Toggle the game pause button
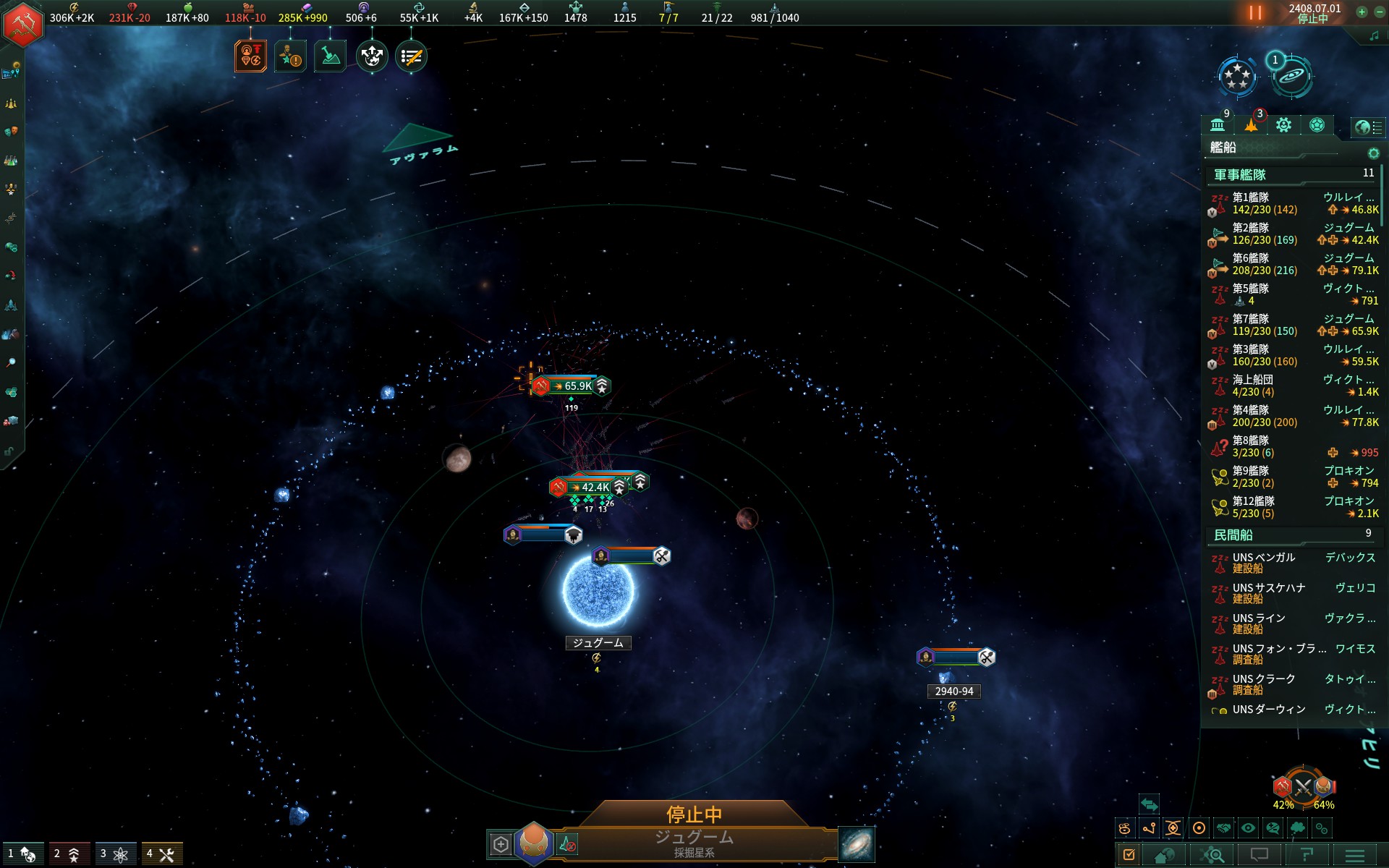 (x=1255, y=13)
